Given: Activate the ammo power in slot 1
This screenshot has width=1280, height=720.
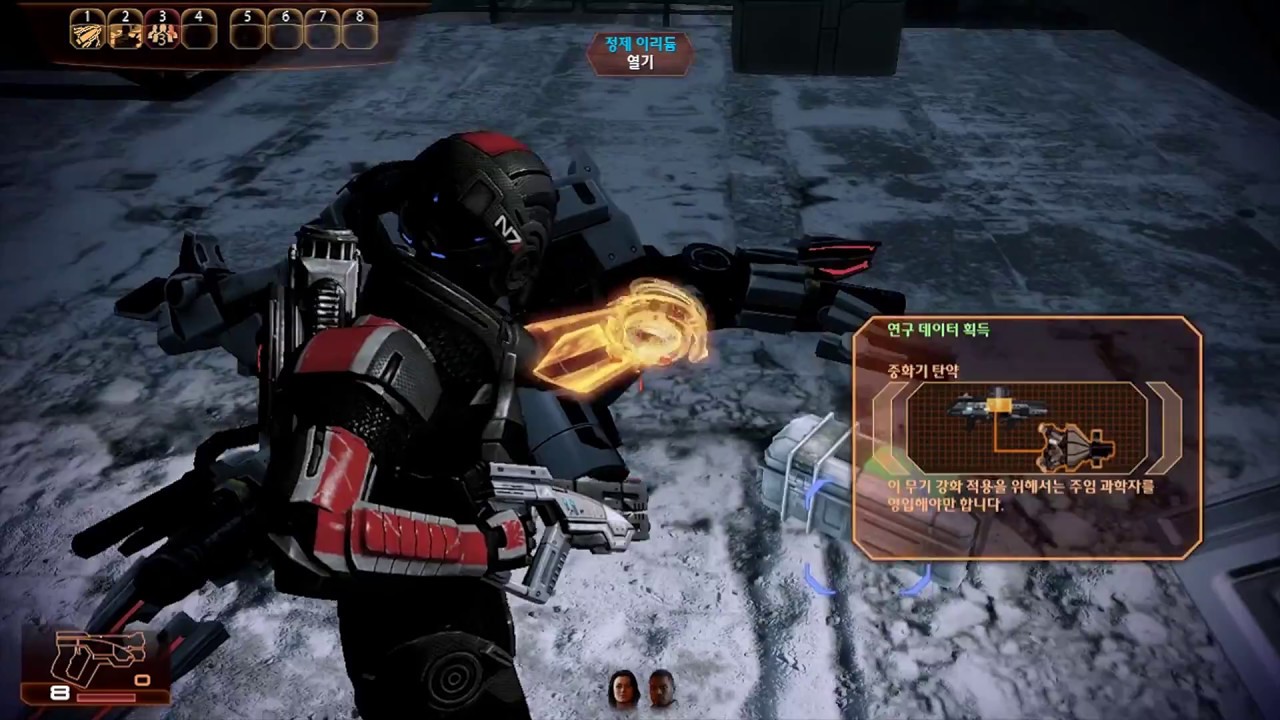Looking at the screenshot, I should tap(88, 35).
